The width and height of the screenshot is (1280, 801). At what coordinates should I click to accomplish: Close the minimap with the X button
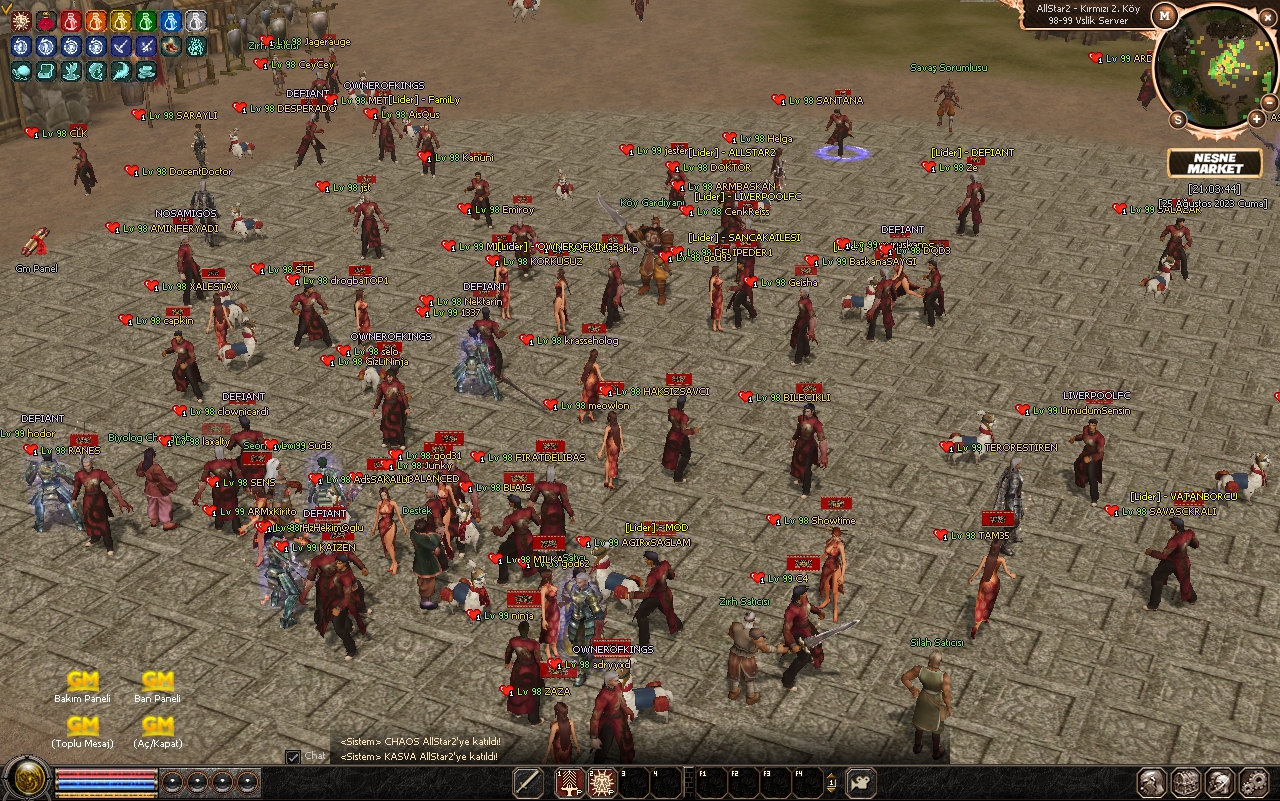1270,15
